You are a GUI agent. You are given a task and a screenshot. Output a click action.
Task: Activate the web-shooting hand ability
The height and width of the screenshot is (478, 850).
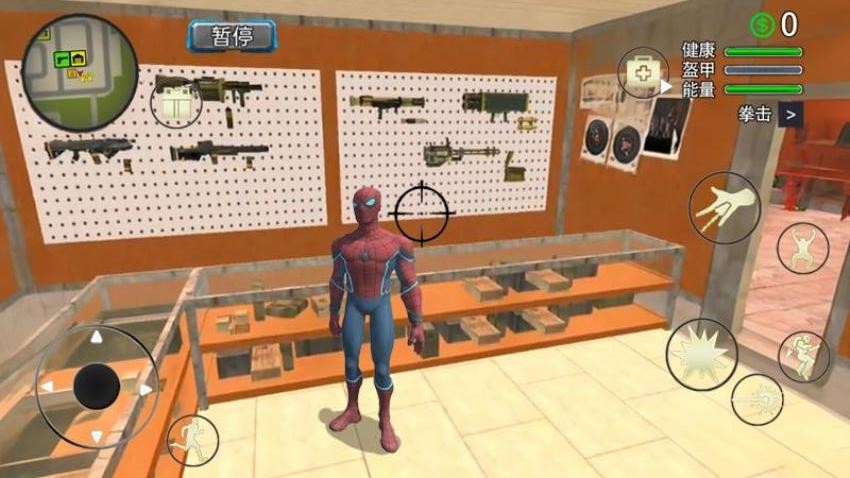point(724,207)
